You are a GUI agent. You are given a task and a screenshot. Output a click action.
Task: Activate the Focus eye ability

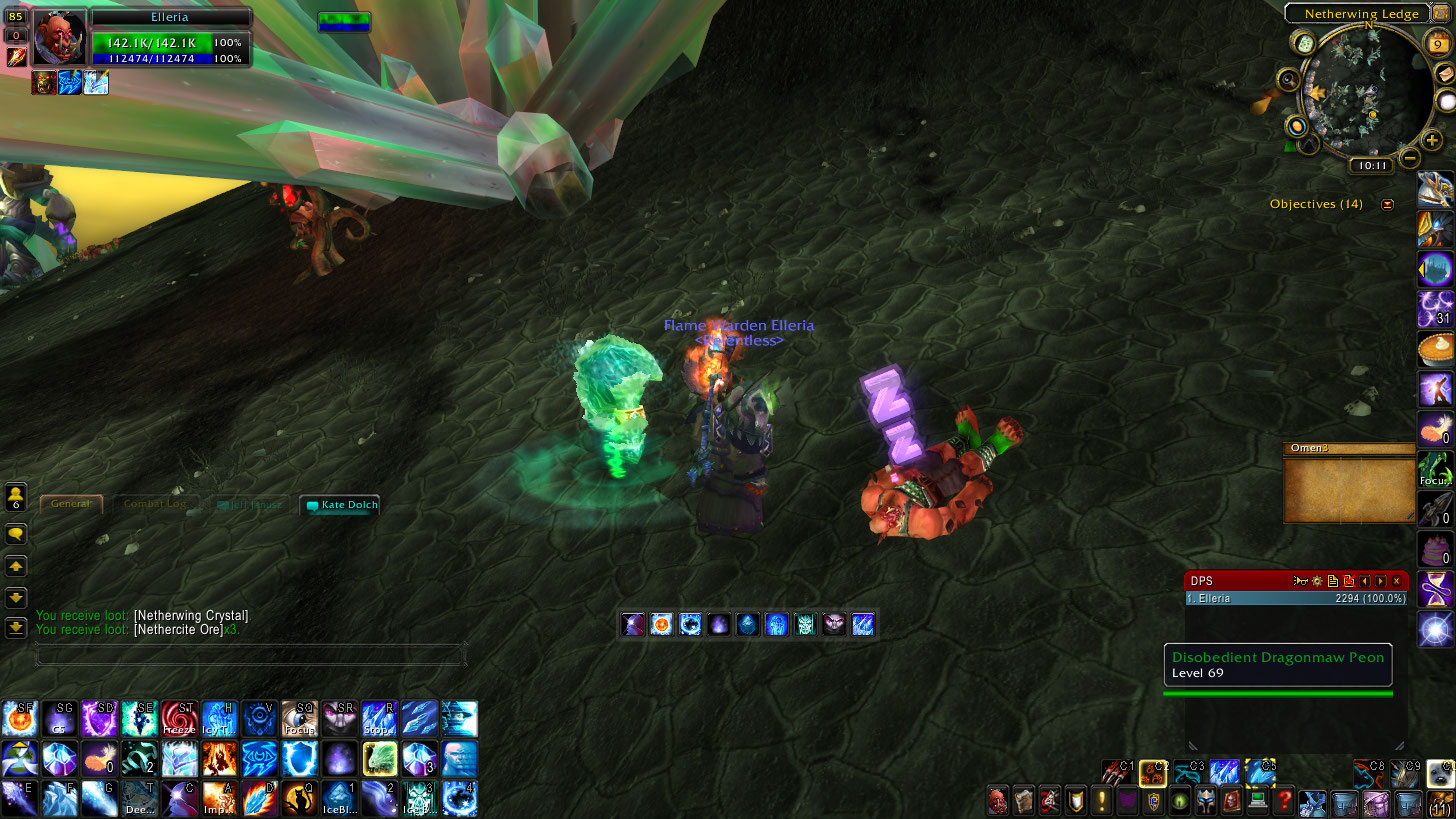(299, 719)
